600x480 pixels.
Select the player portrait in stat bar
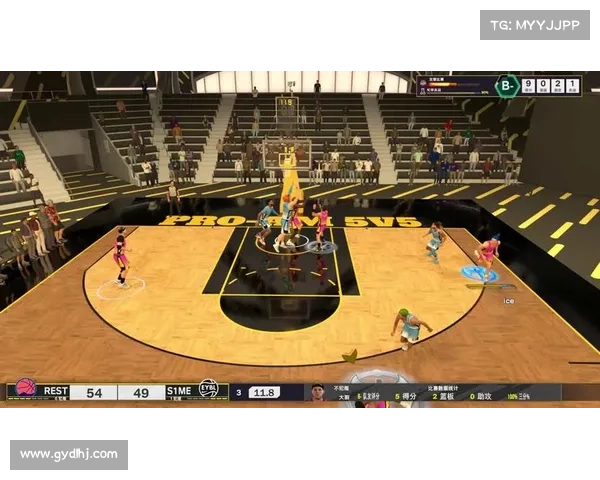click(x=318, y=393)
